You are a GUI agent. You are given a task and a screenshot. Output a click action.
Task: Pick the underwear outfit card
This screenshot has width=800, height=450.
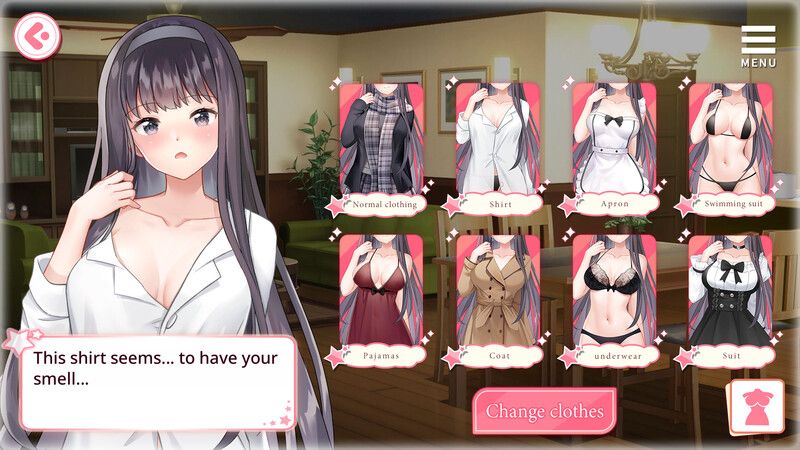(x=613, y=297)
